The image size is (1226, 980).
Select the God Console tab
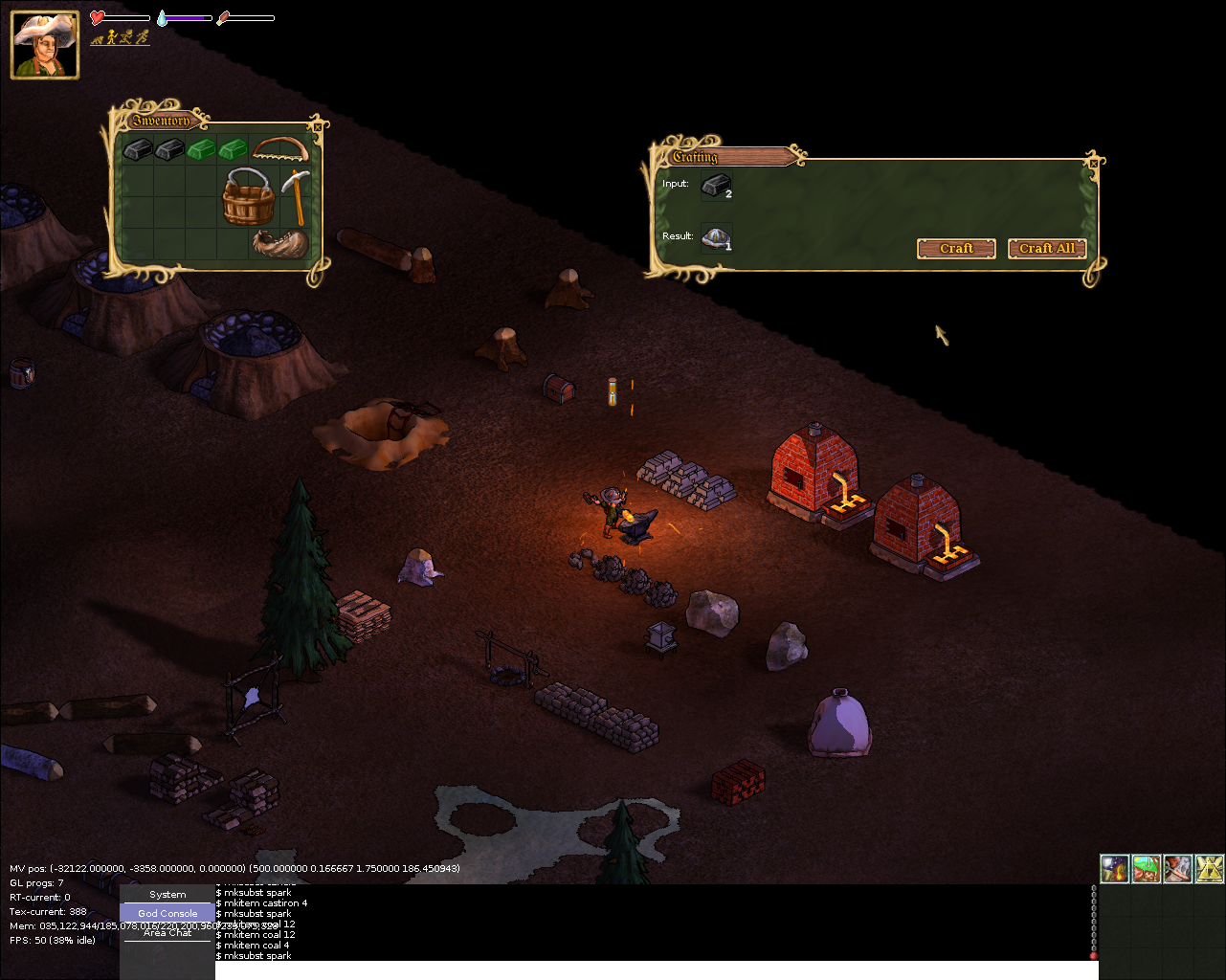[167, 914]
